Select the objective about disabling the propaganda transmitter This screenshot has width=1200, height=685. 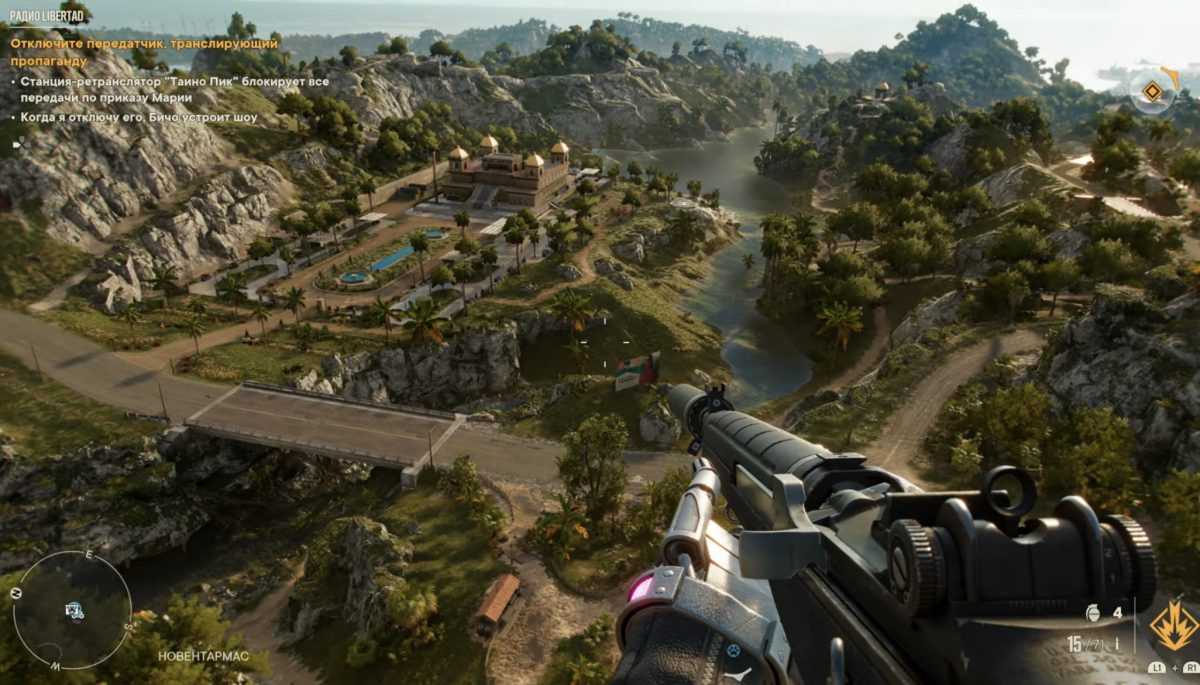(x=143, y=52)
